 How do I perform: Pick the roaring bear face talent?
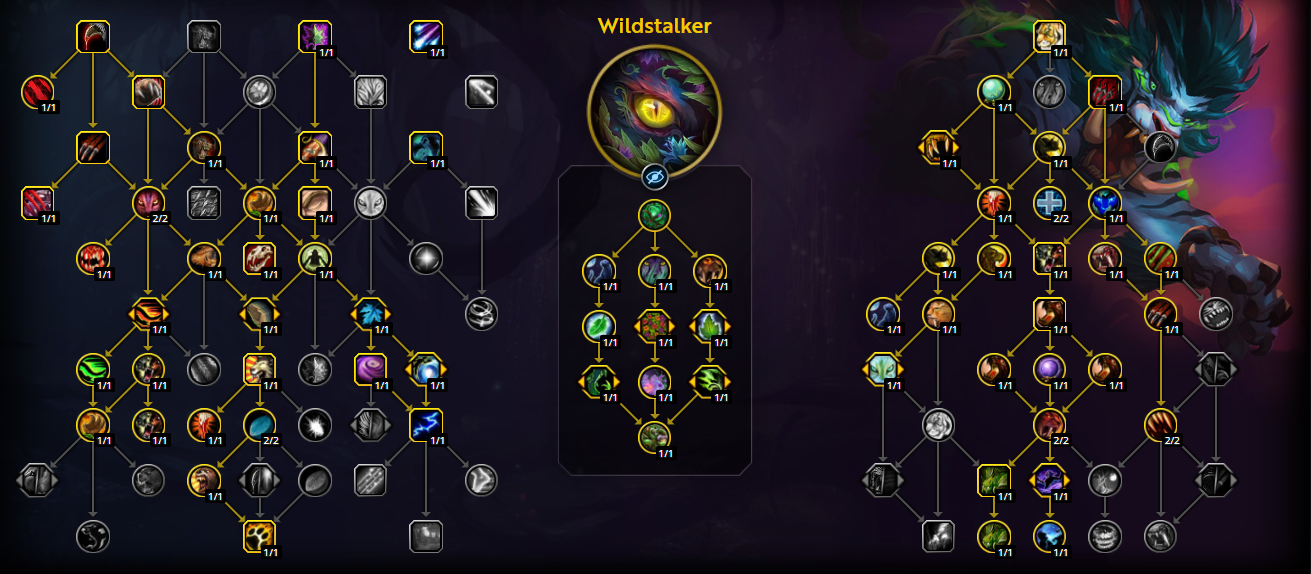point(204,480)
